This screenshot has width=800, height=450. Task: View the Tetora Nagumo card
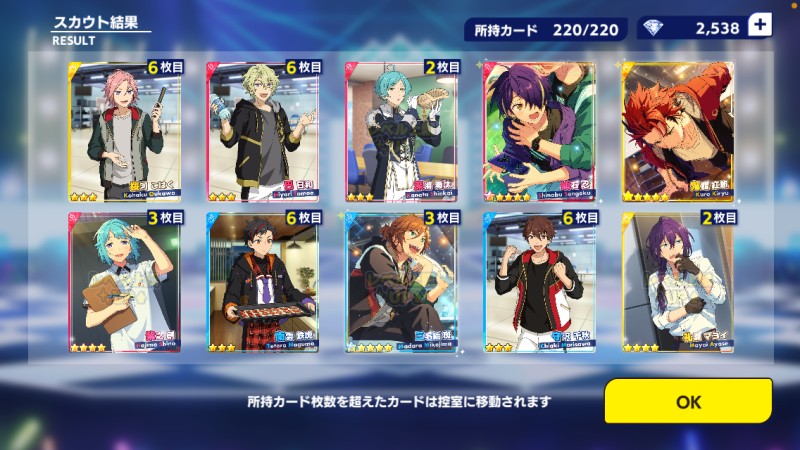(x=263, y=281)
